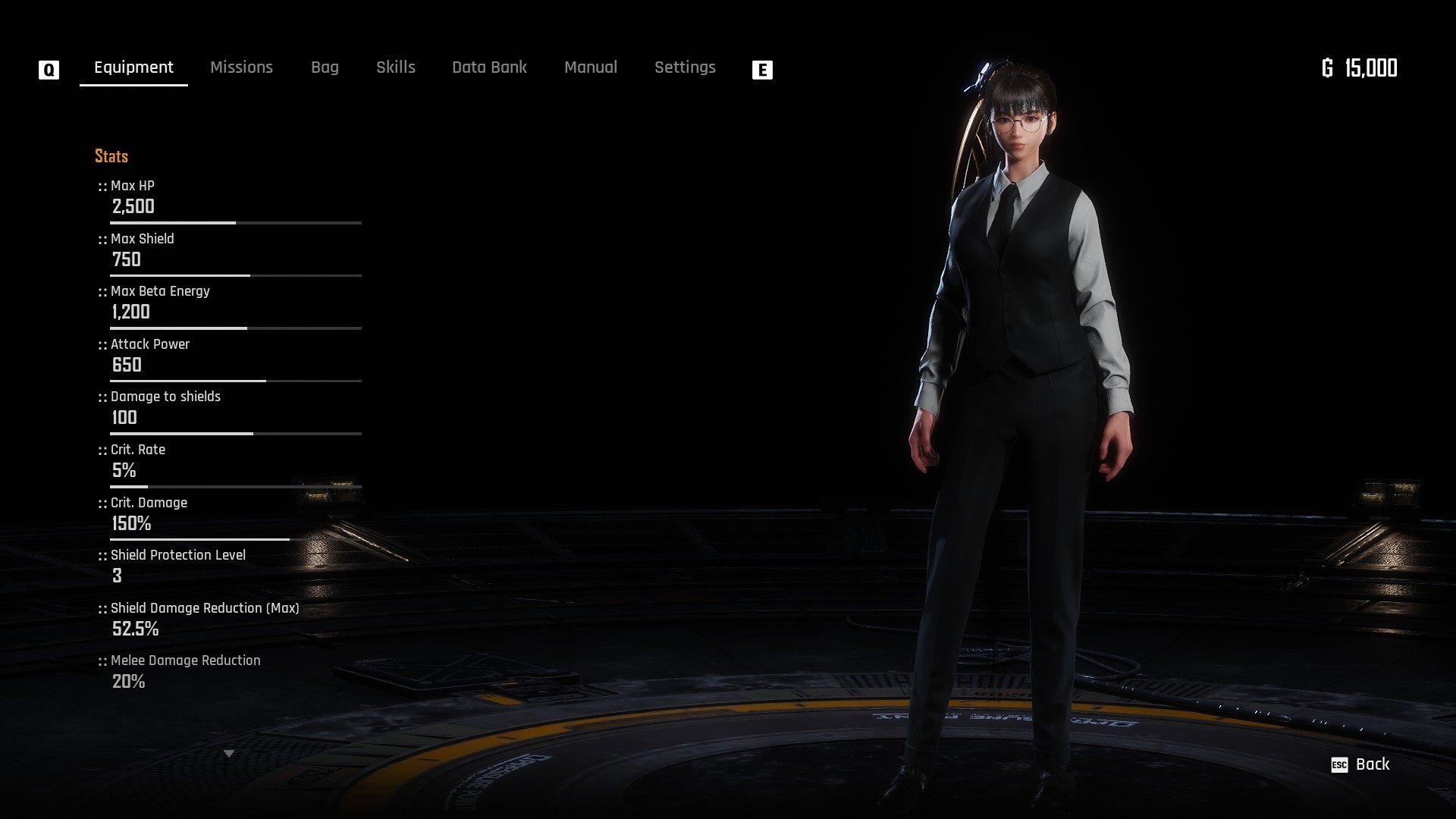Open the Data Bank tab

coord(489,67)
